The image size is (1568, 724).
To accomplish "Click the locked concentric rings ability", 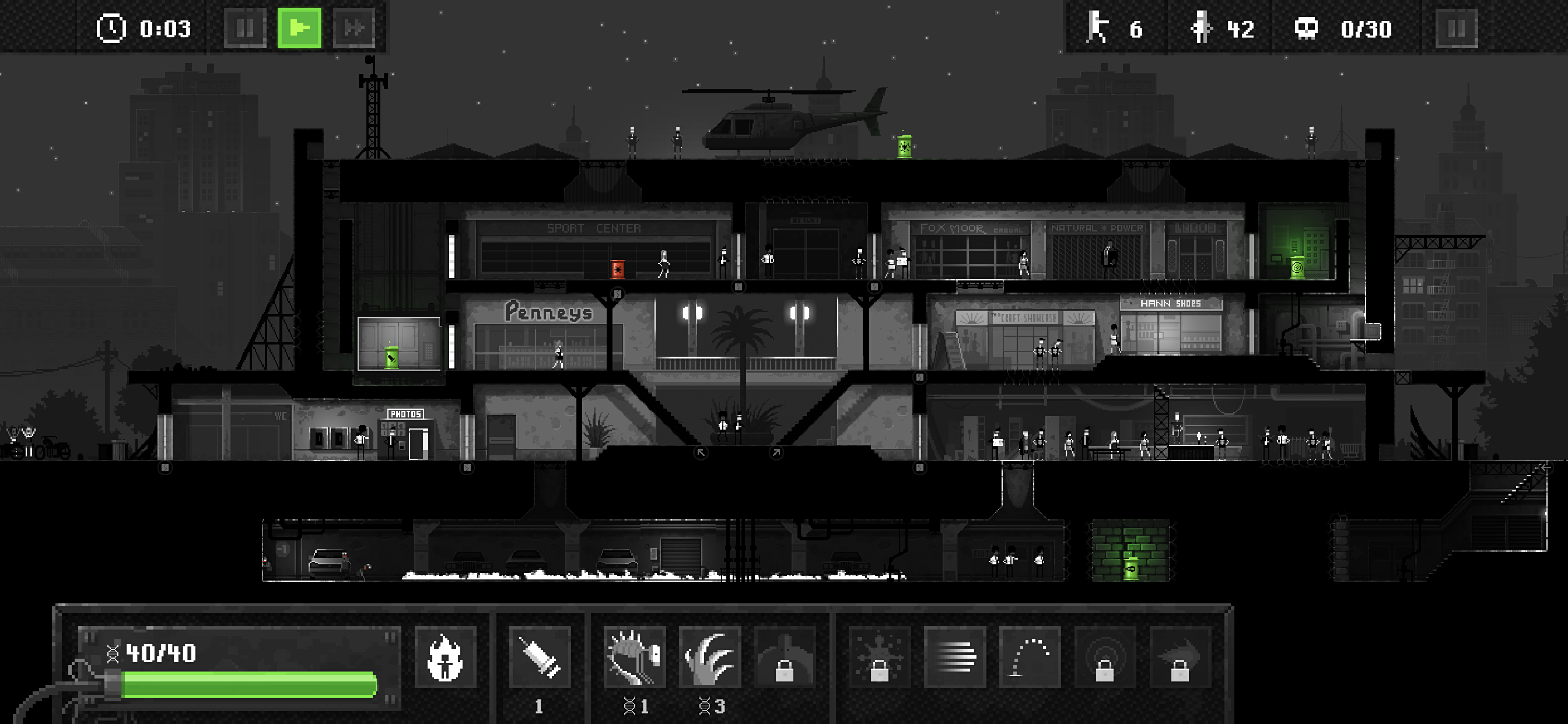I will pos(1105,657).
